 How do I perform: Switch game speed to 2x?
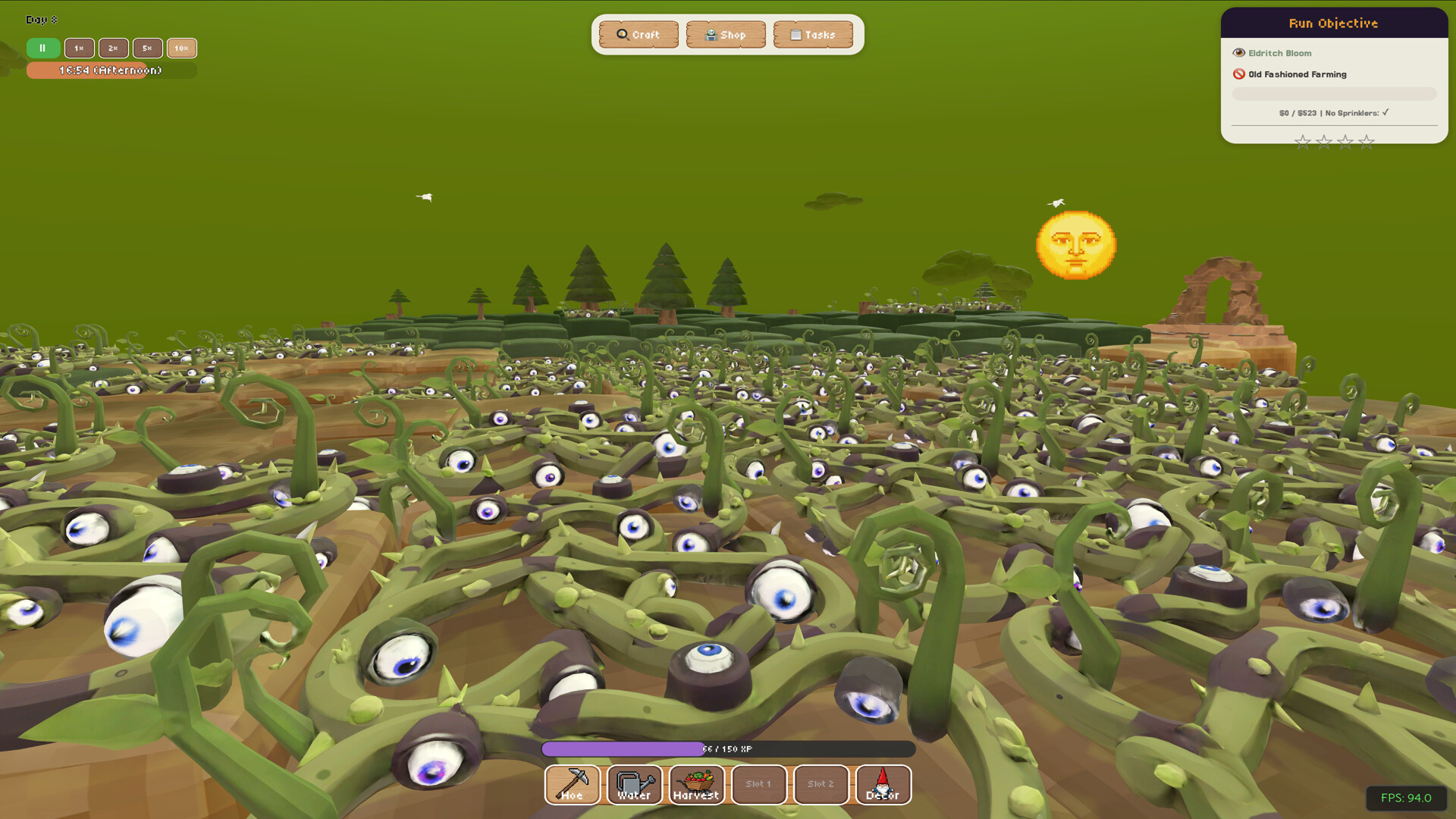click(x=113, y=48)
